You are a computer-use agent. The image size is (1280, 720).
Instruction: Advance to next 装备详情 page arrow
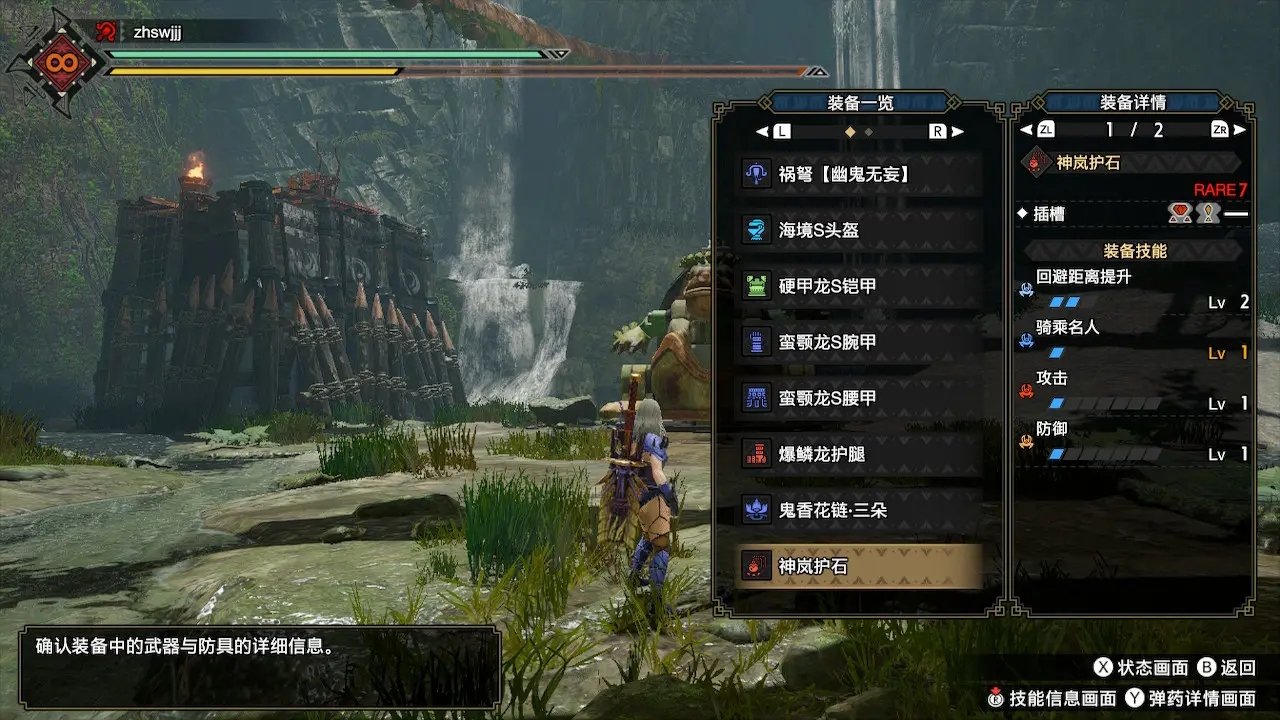click(1240, 130)
